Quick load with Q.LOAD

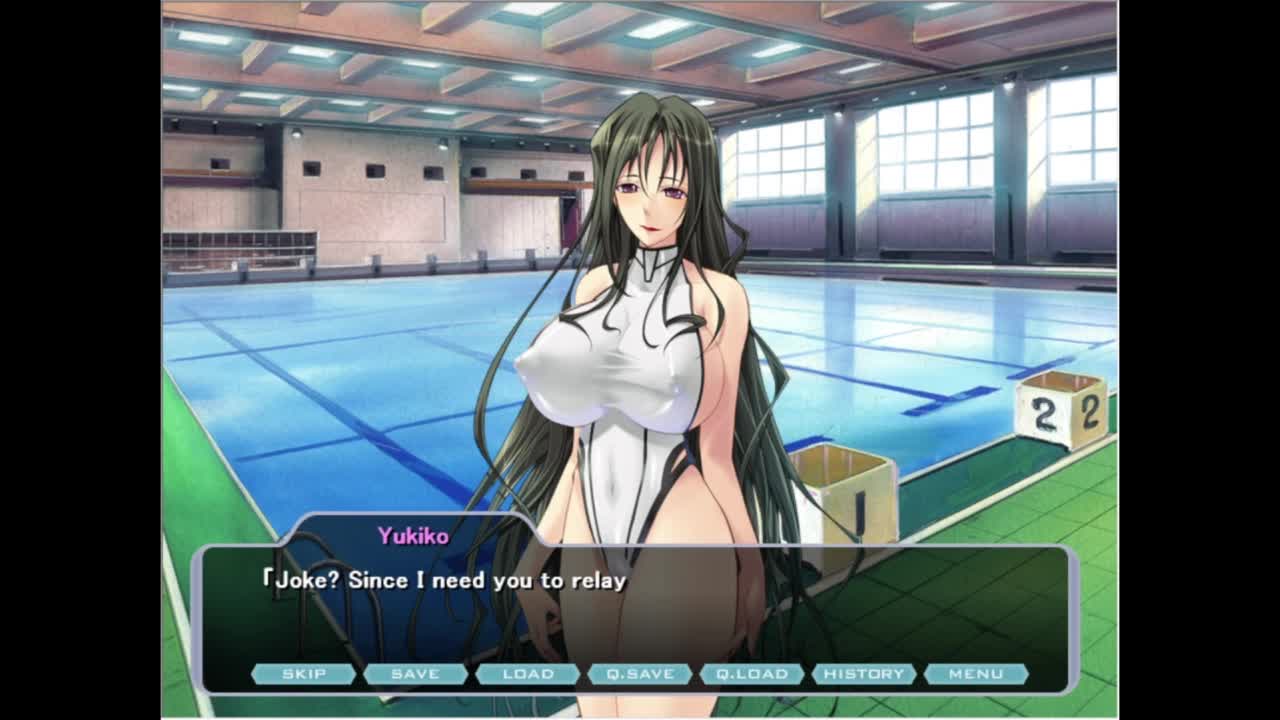(x=752, y=674)
